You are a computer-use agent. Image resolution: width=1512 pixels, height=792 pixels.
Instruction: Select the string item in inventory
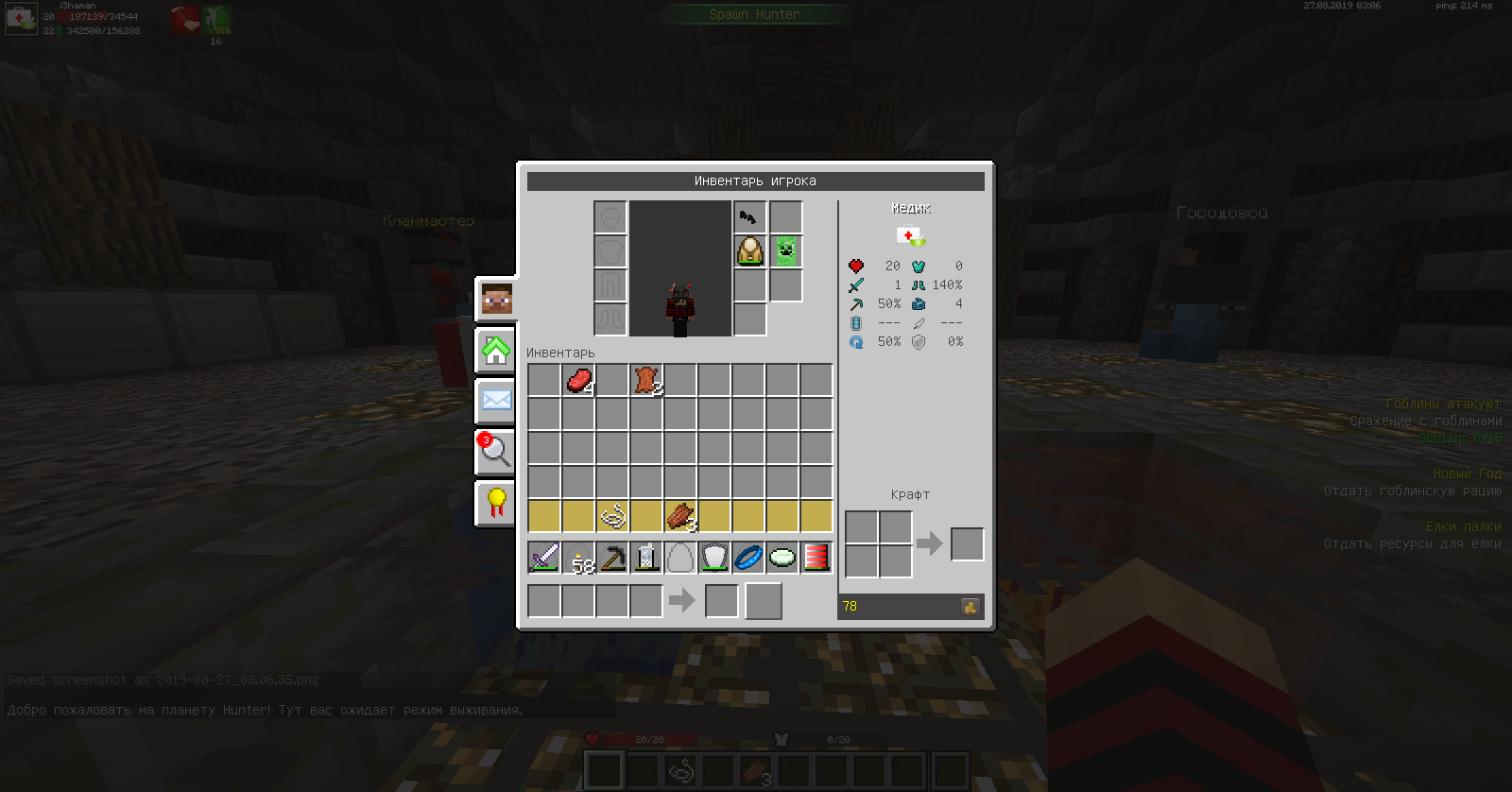pyautogui.click(x=612, y=517)
